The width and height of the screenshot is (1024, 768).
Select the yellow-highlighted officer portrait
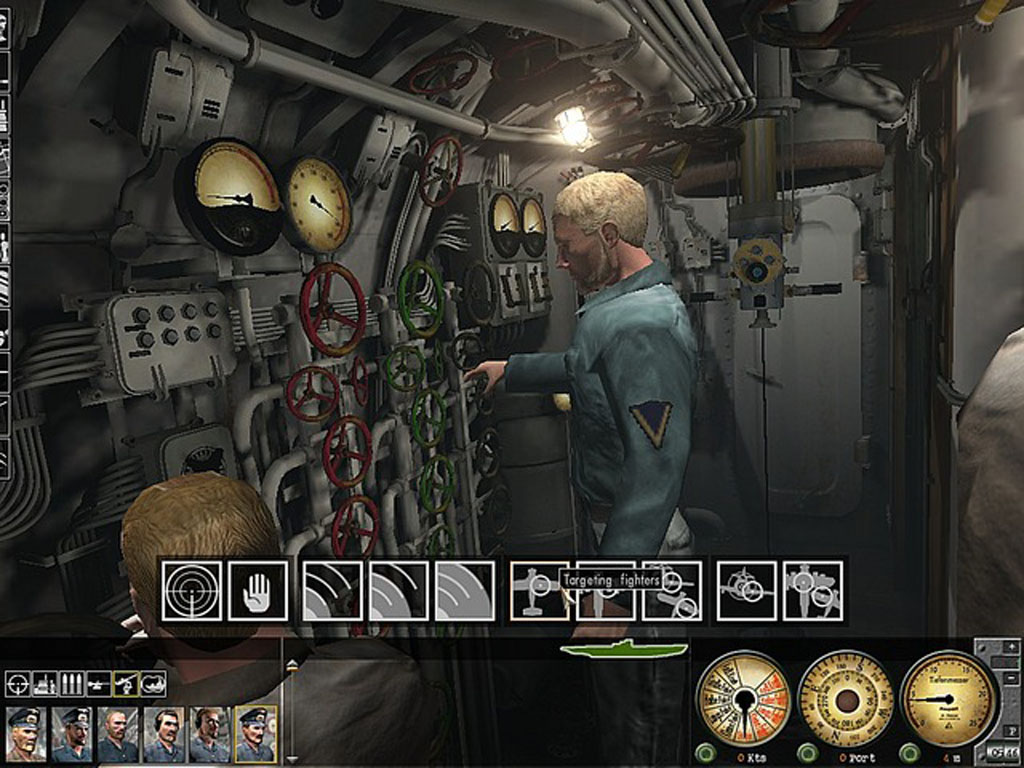(256, 734)
